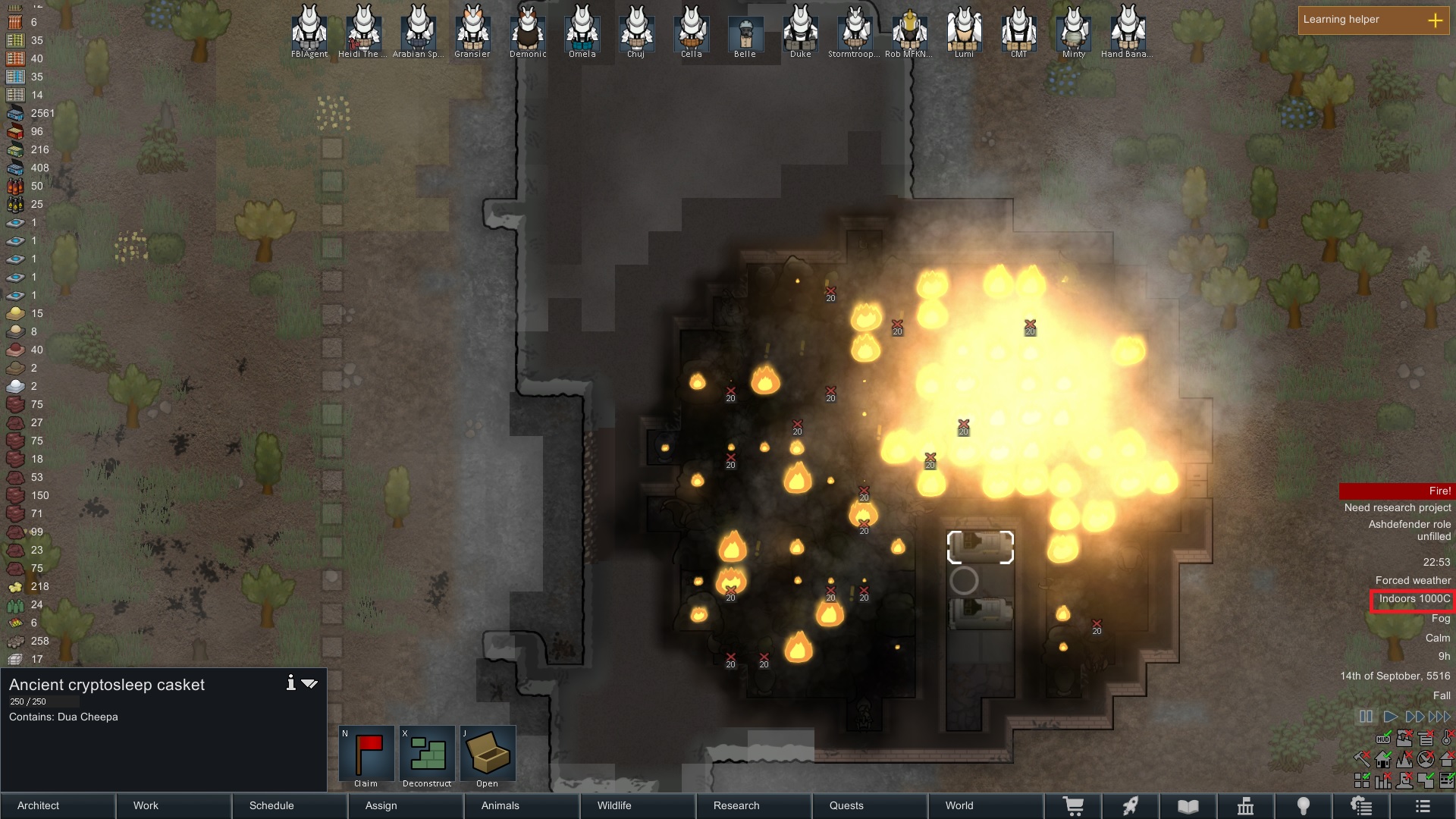Set game speed to normal play

click(x=1390, y=717)
